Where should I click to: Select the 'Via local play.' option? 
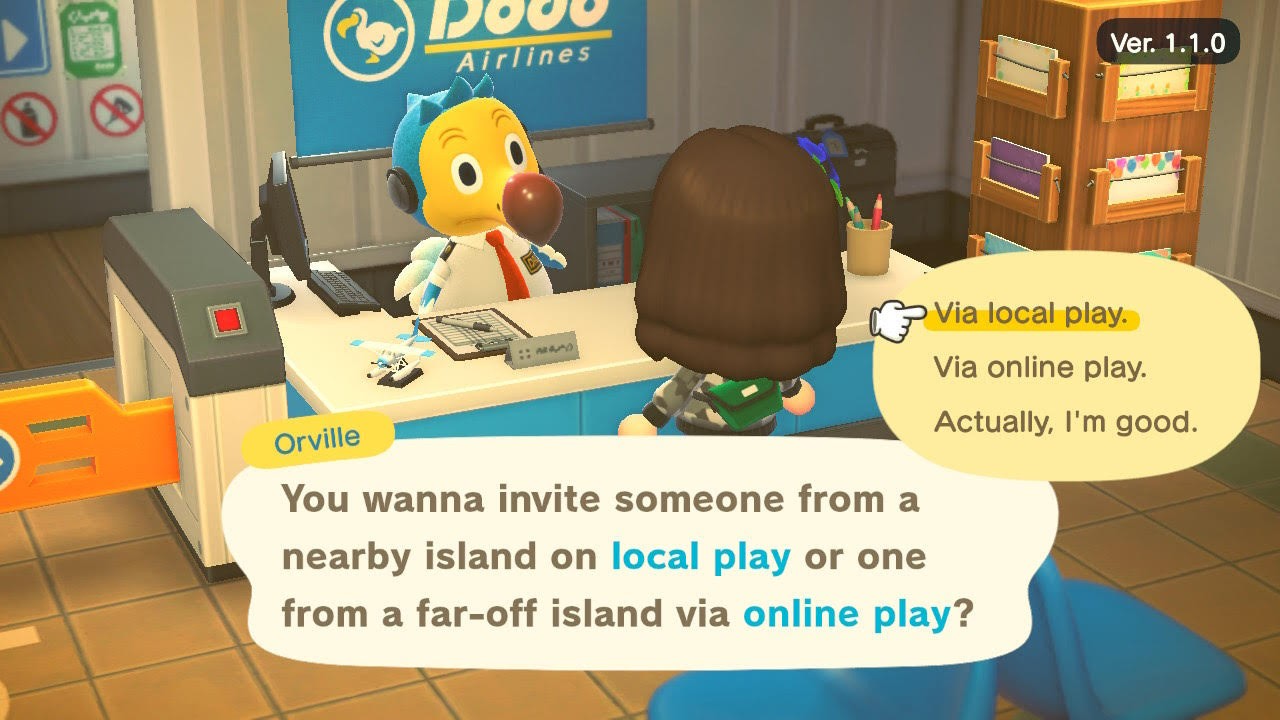1032,313
